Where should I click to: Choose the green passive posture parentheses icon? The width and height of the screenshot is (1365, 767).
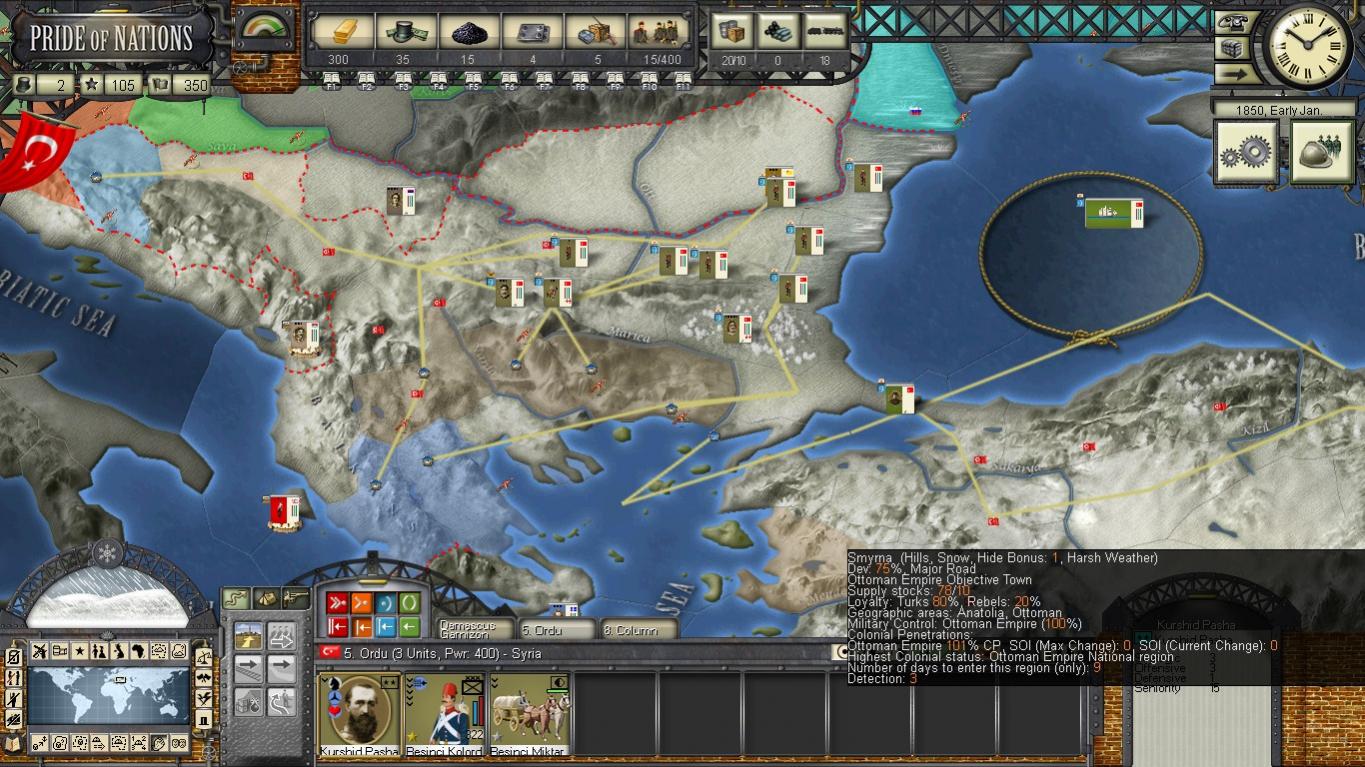pos(410,603)
